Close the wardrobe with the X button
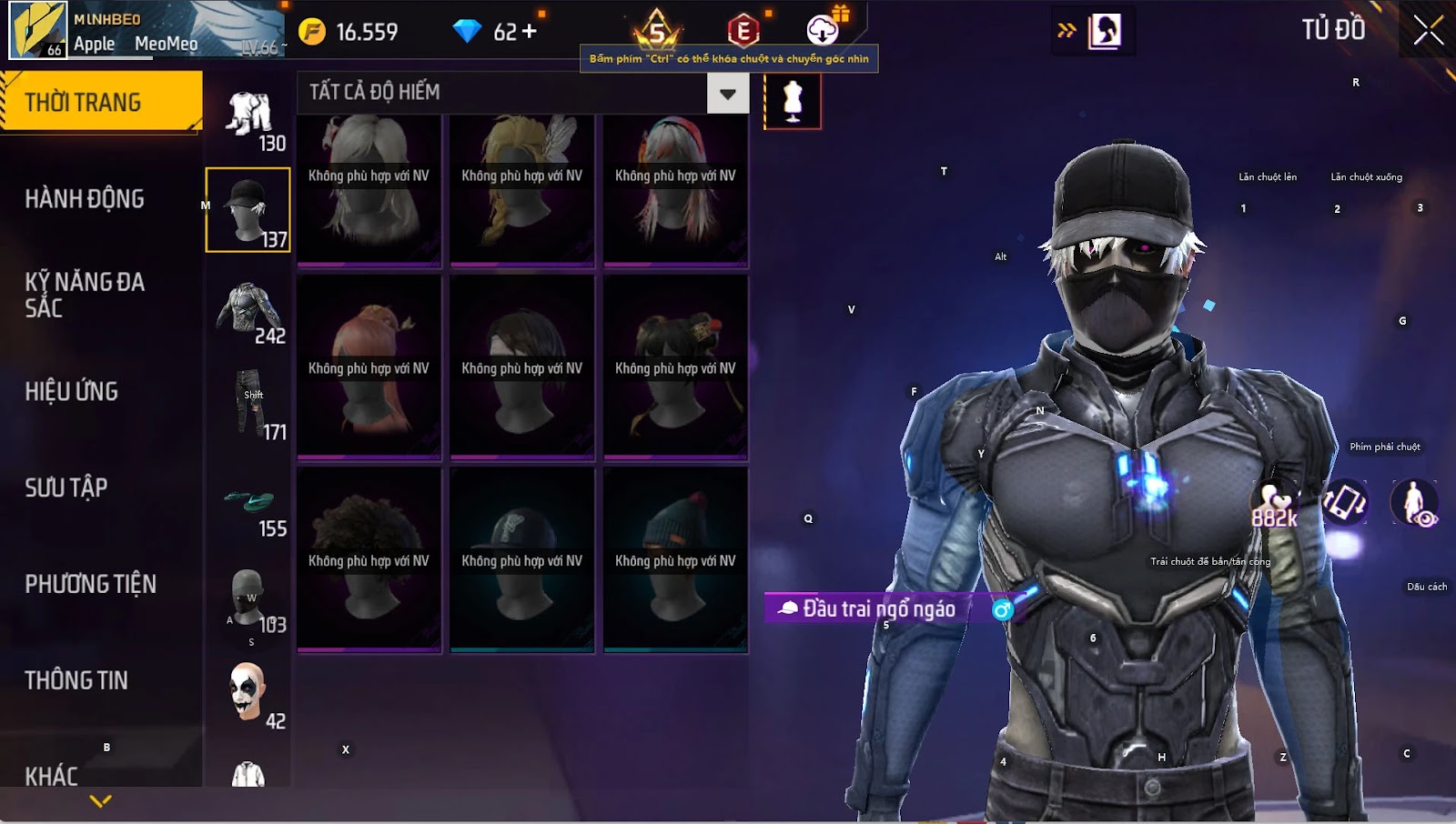Viewport: 1456px width, 824px height. coord(1428,30)
